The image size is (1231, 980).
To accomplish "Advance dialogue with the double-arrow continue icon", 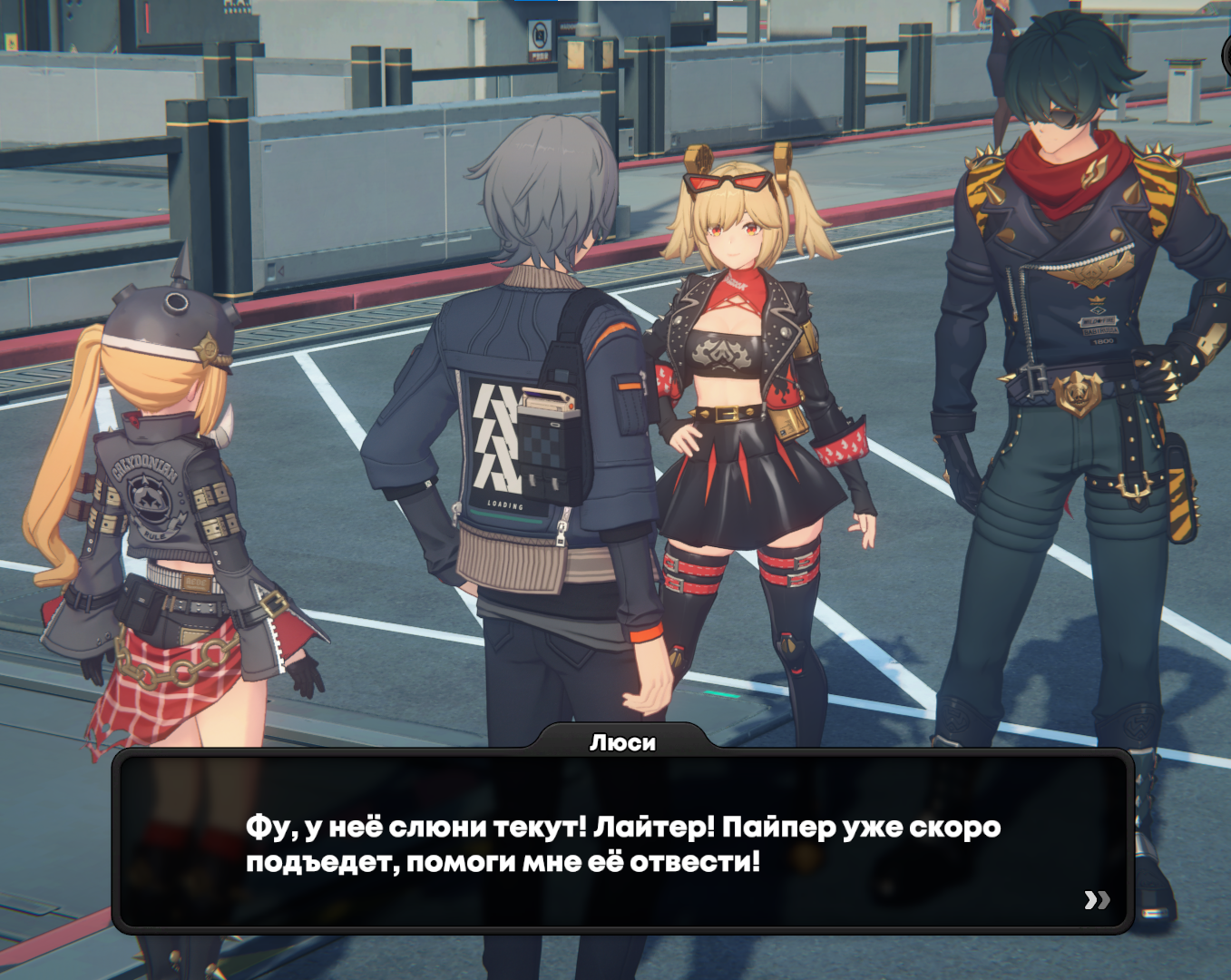I will (1097, 899).
